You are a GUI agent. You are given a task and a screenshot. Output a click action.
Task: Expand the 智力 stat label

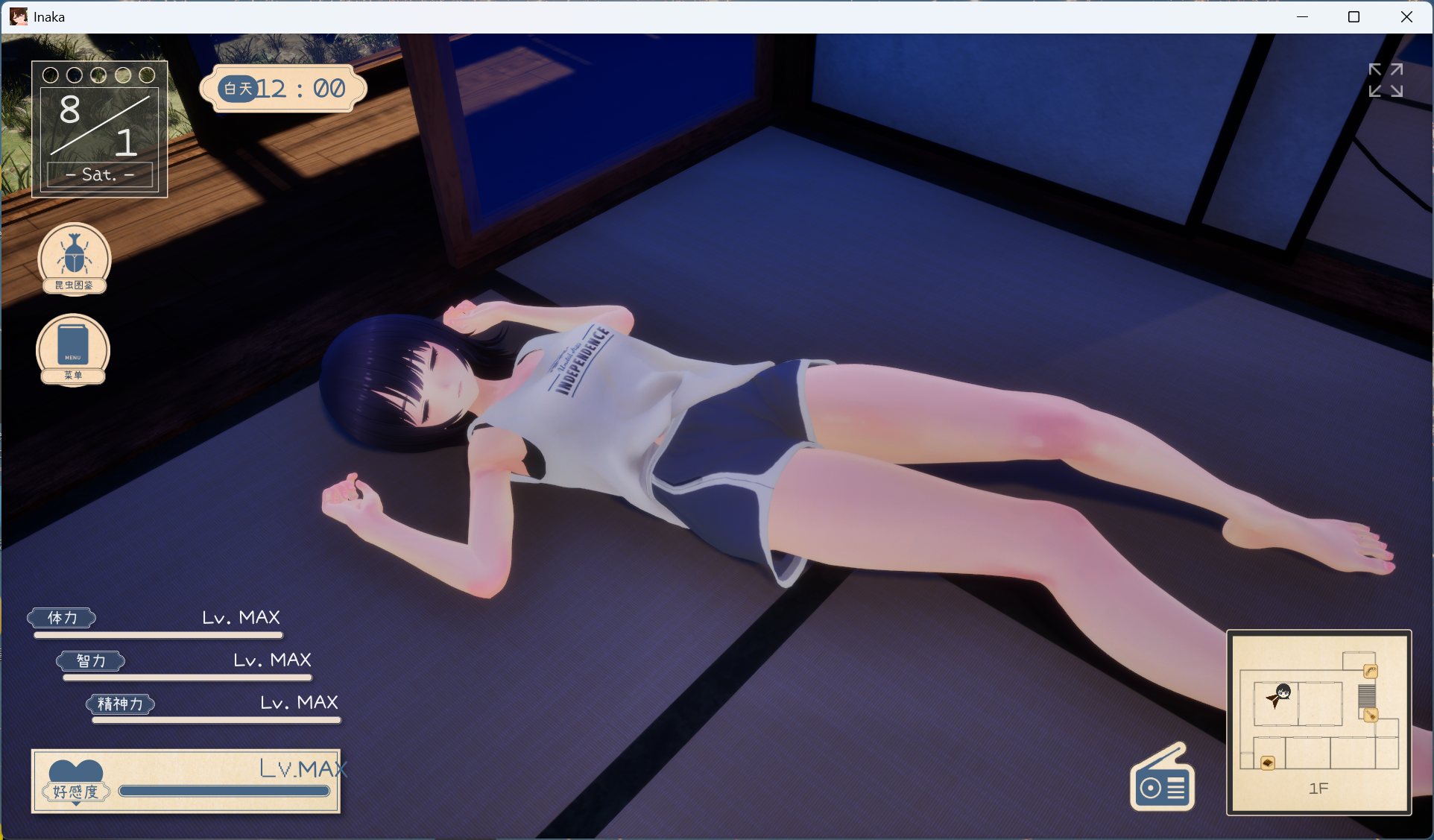pyautogui.click(x=91, y=661)
